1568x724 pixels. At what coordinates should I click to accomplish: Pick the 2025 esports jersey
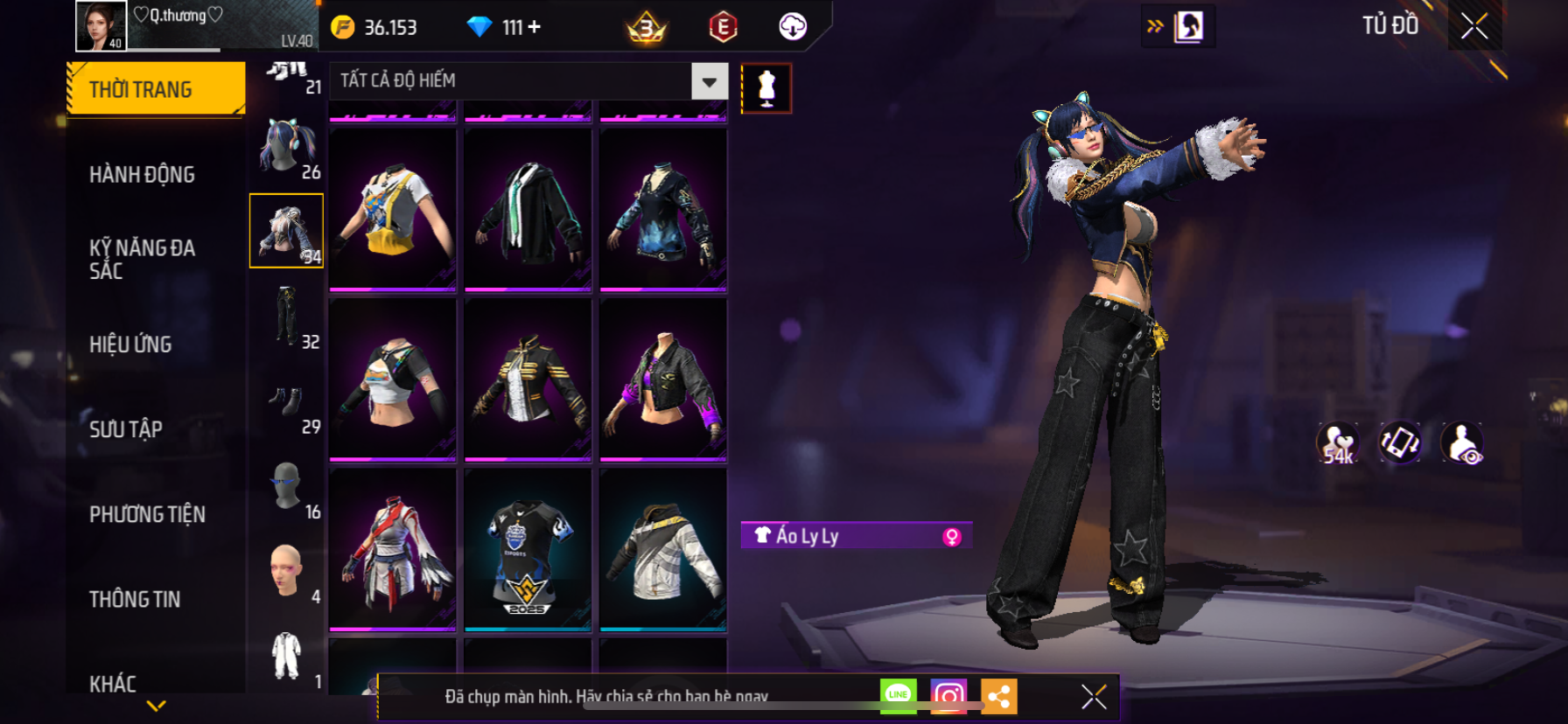(528, 549)
